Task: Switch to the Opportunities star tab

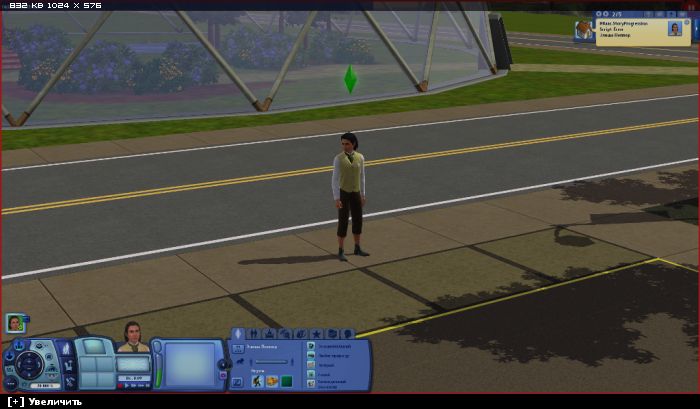Action: [x=316, y=333]
